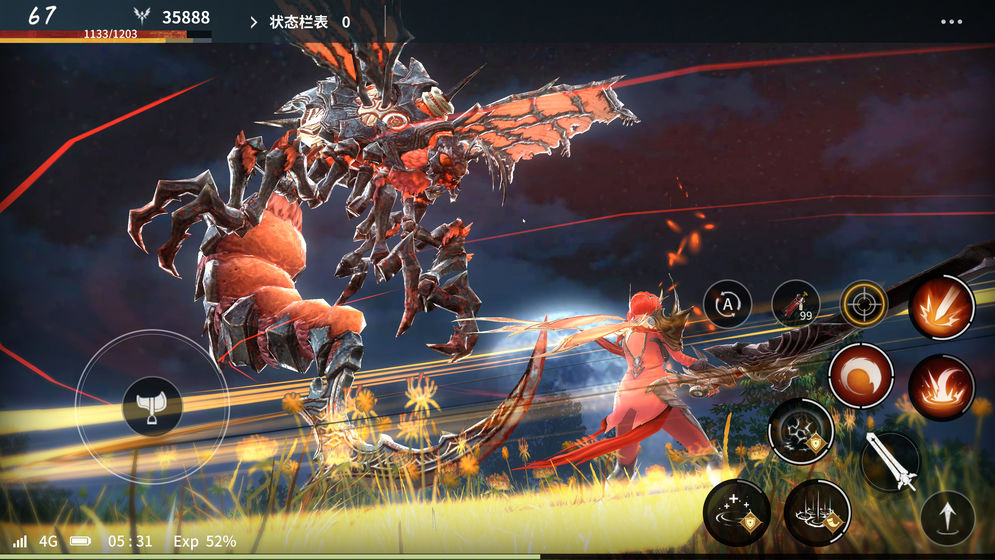
Task: Activate the crosshair target lock button
Action: (x=862, y=304)
